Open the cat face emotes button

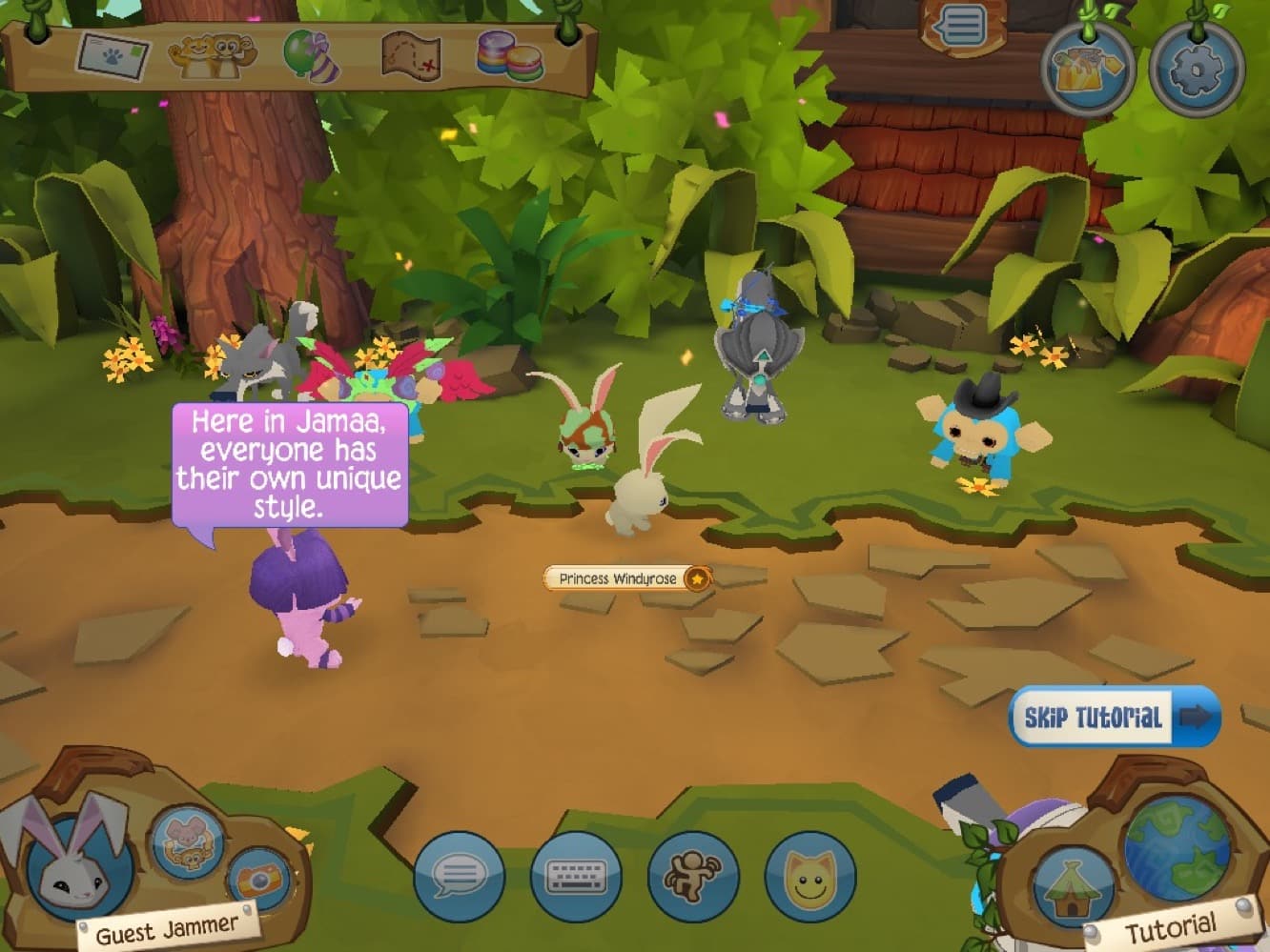click(809, 876)
